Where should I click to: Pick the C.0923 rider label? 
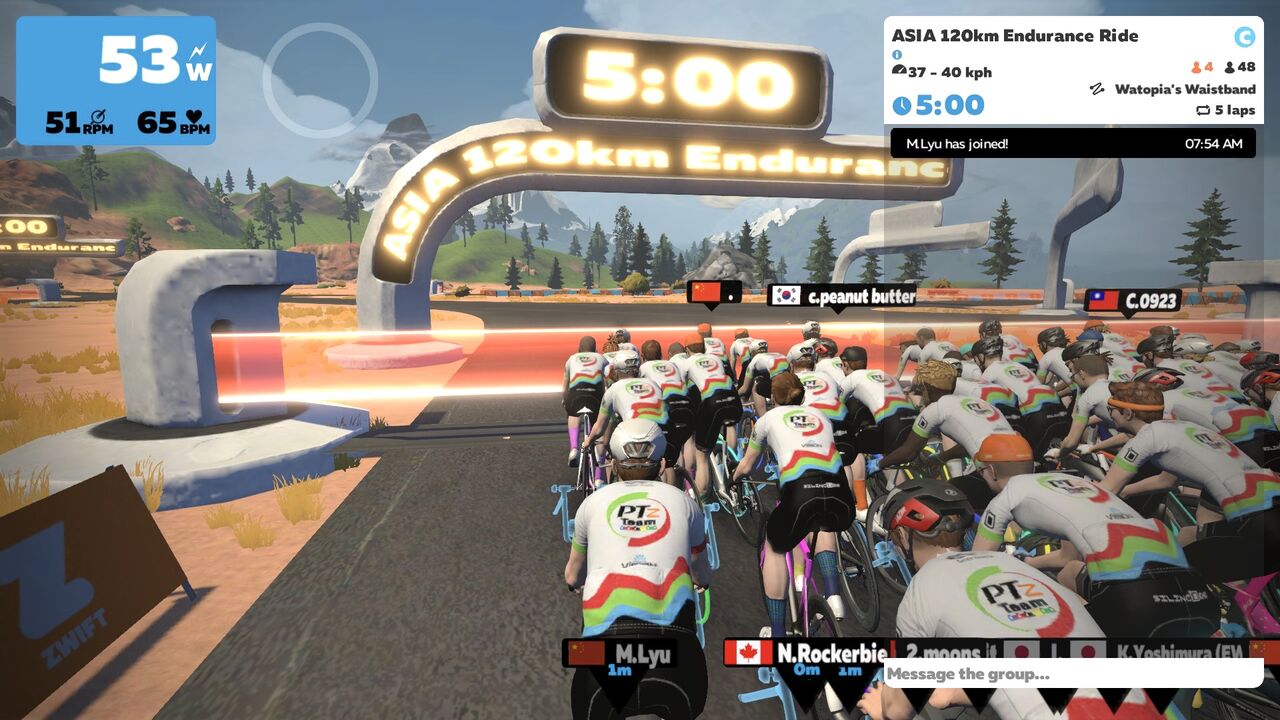tap(1133, 300)
